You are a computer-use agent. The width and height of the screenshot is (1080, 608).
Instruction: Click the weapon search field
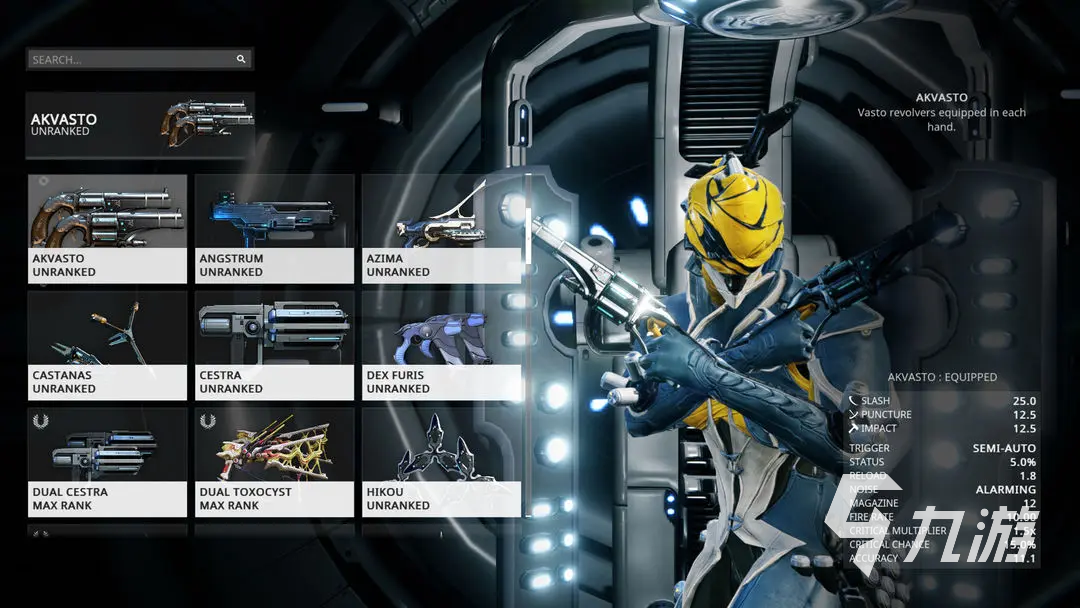tap(130, 60)
